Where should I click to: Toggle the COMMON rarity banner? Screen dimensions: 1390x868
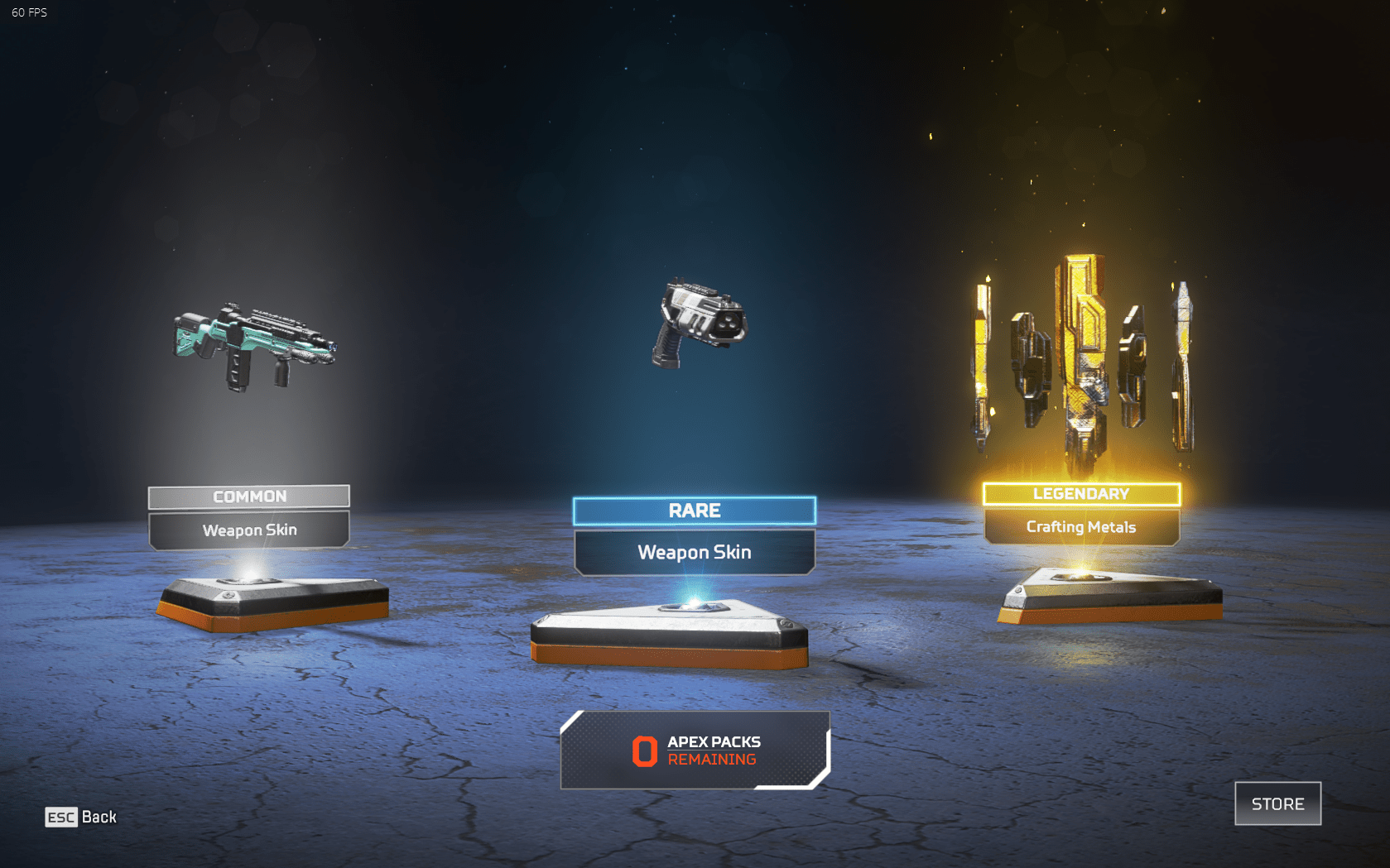[x=249, y=496]
